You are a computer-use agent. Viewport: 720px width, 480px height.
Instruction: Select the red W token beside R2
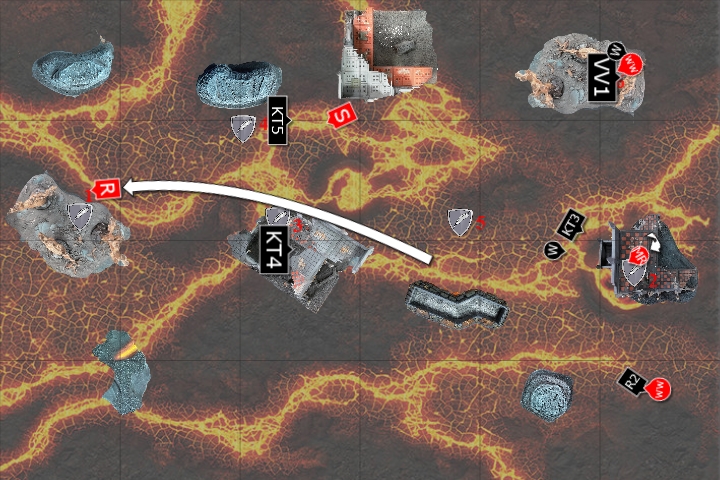pyautogui.click(x=659, y=388)
